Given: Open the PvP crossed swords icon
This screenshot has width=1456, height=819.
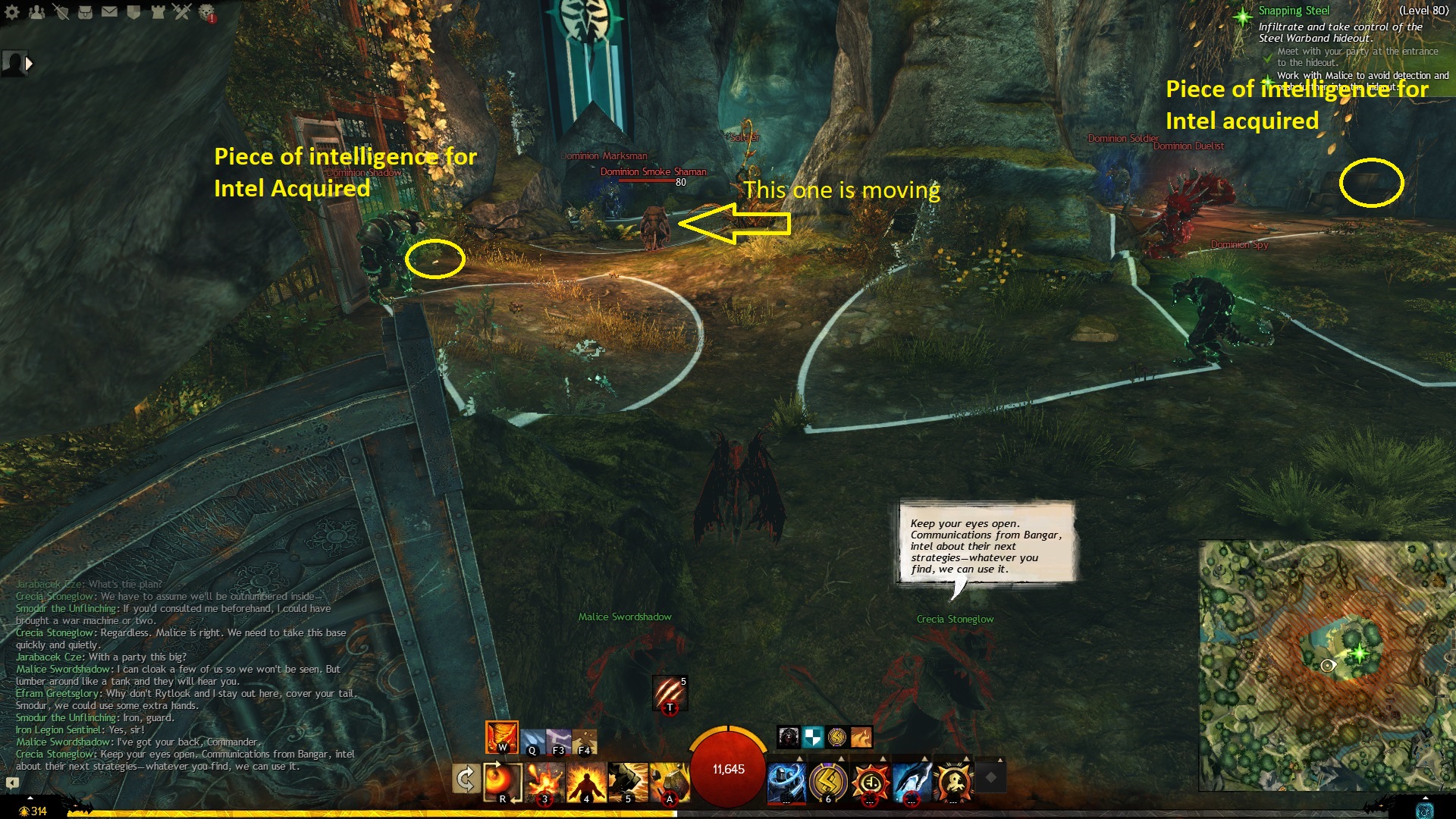Looking at the screenshot, I should coord(182,12).
